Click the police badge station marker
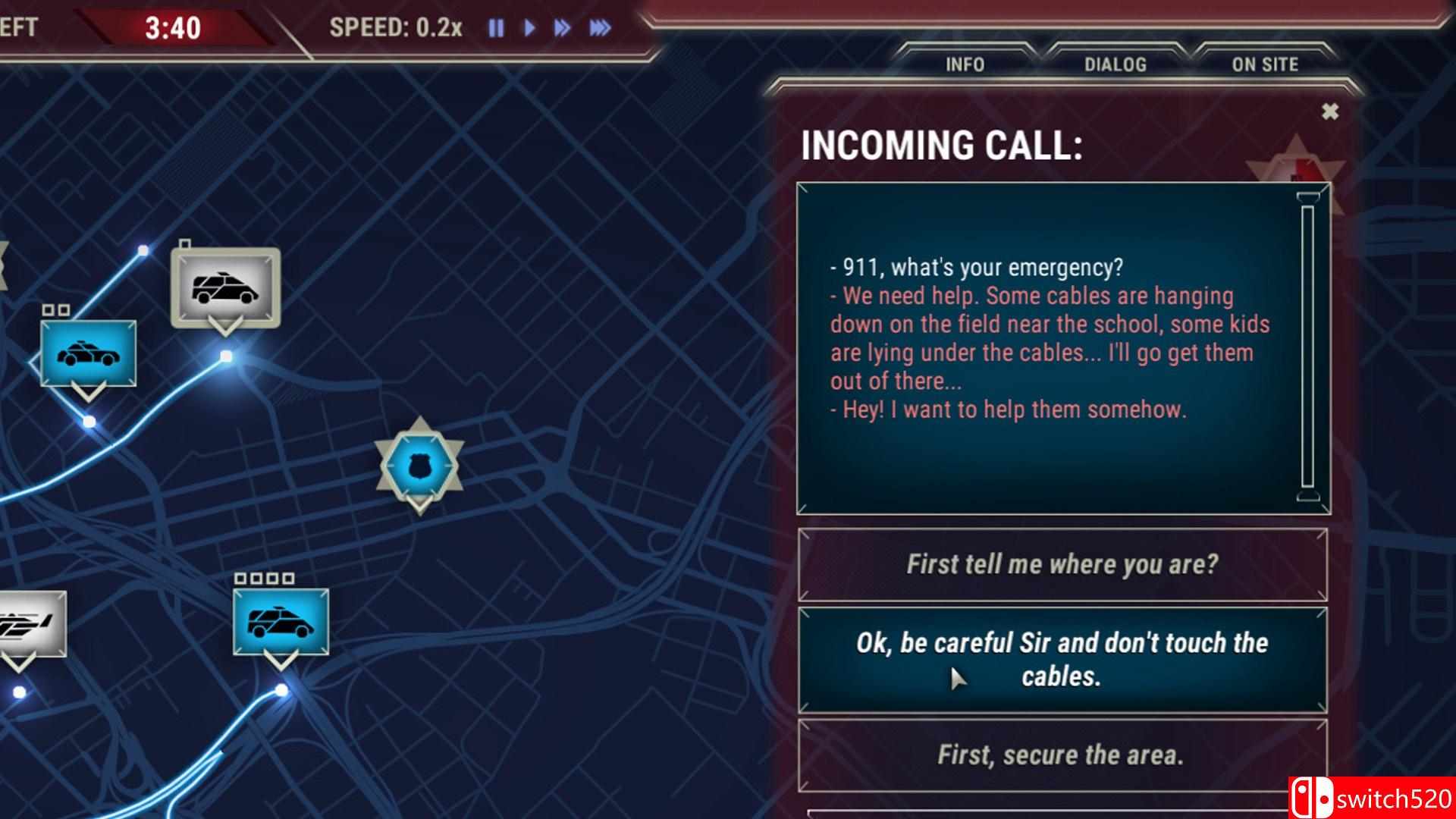Viewport: 1456px width, 819px height. 419,466
